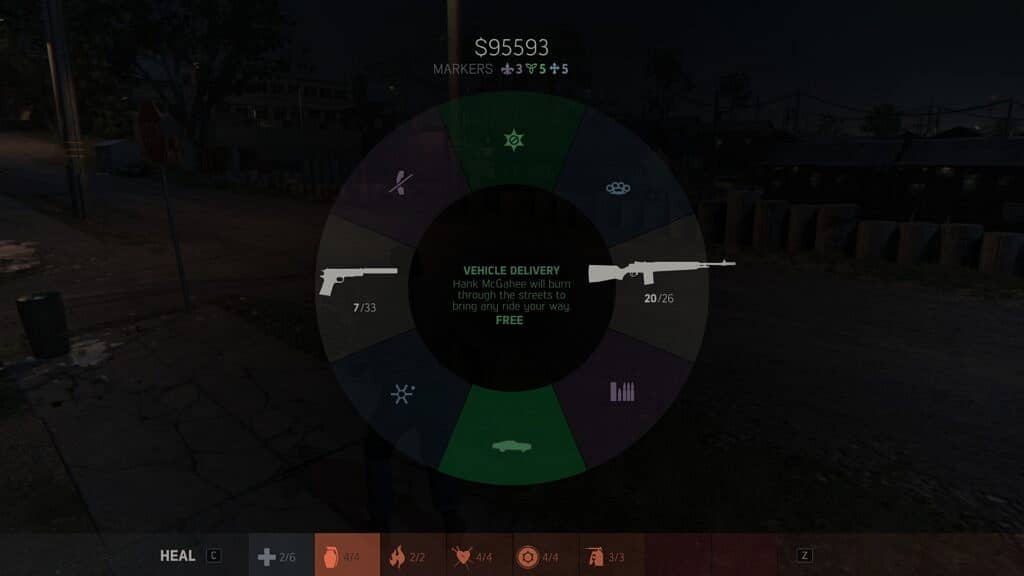The height and width of the screenshot is (576, 1024).
Task: Choose the spark burst wheel segment
Action: 402,393
